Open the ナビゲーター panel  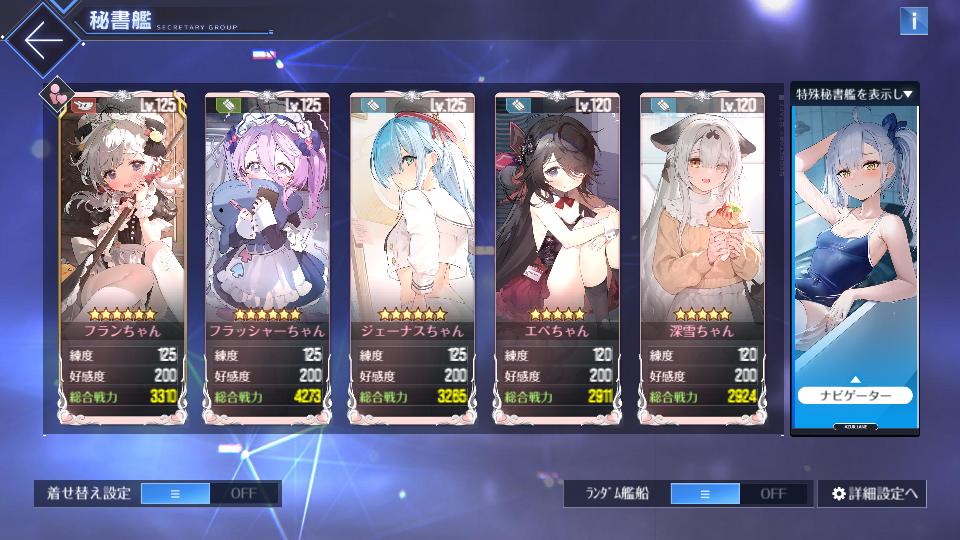coord(855,395)
